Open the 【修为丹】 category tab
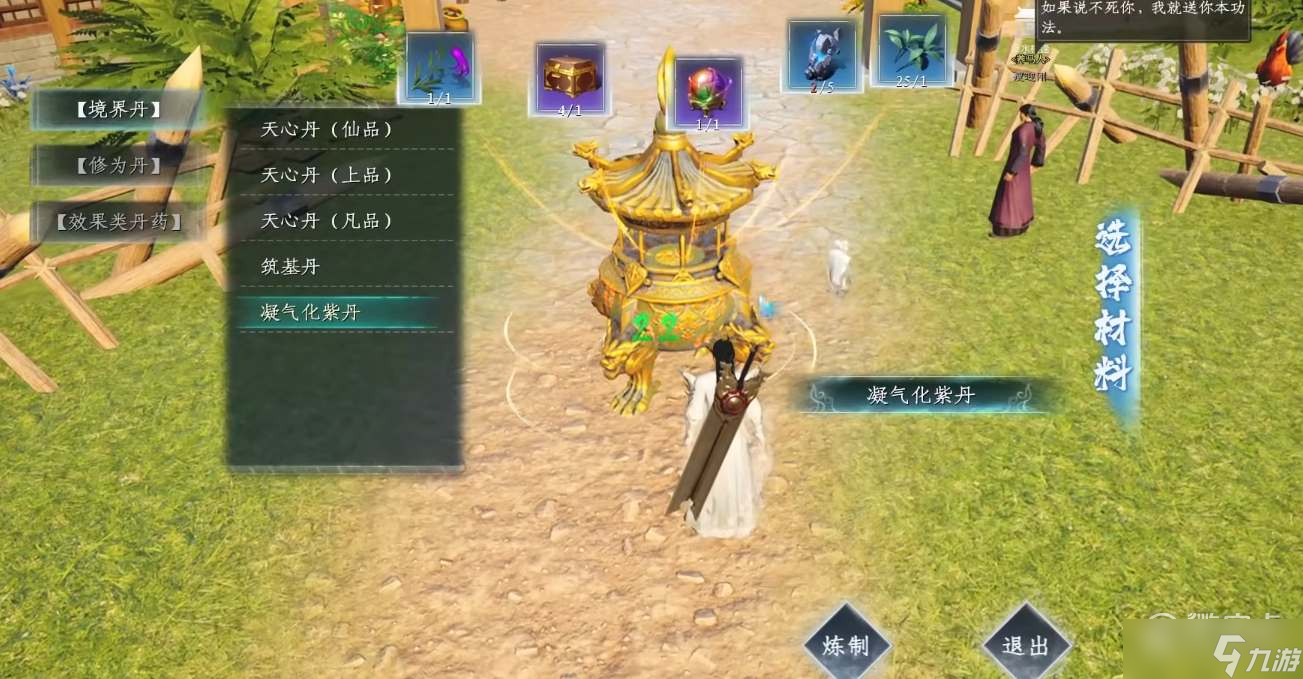Viewport: 1303px width, 679px height. point(118,165)
